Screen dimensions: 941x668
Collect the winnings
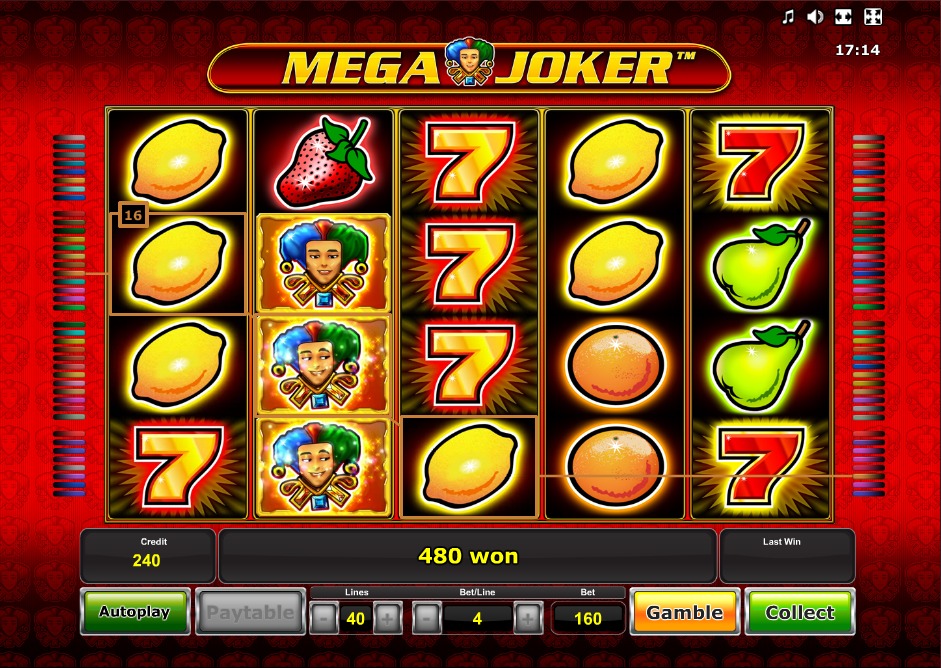(800, 612)
